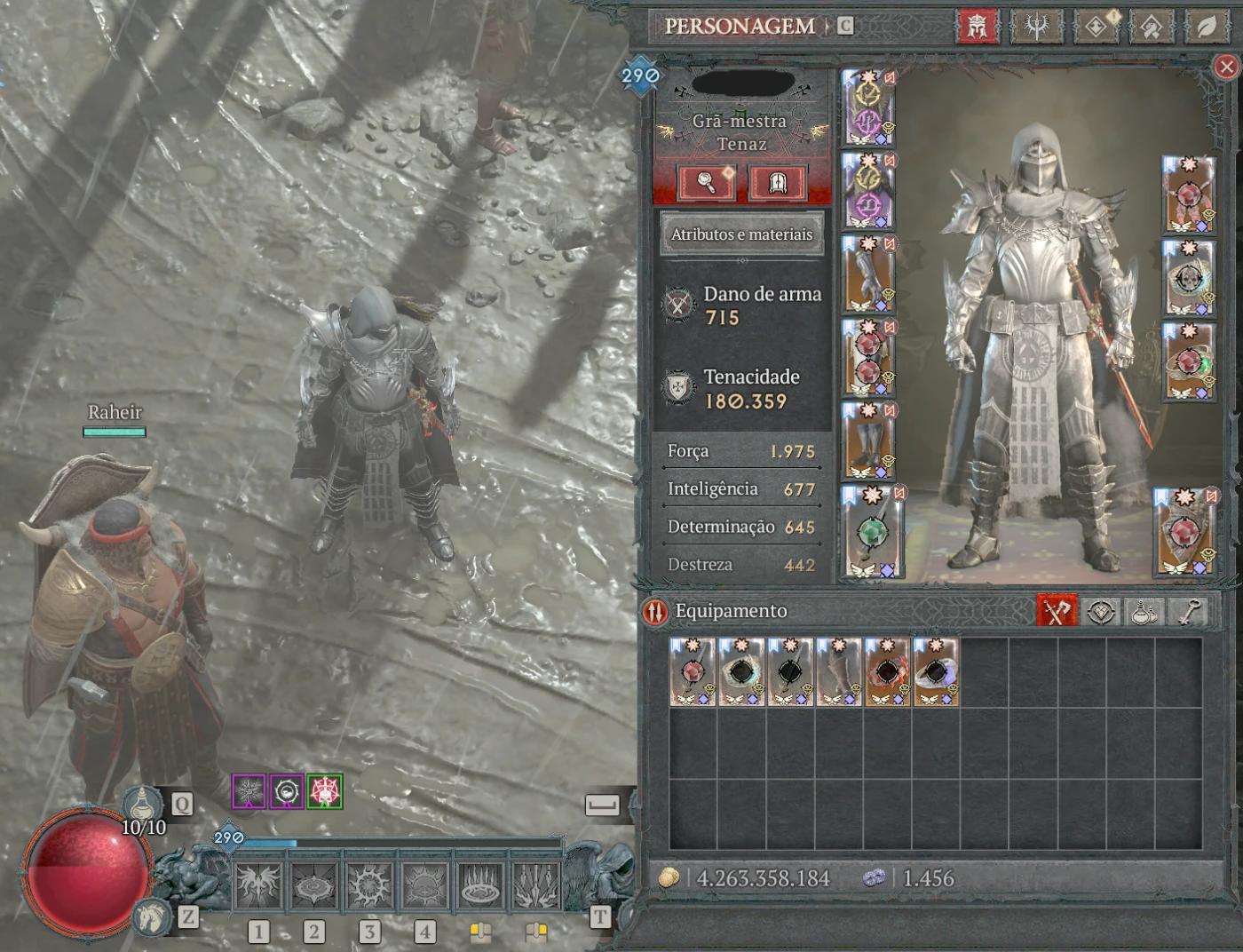Select the equipped gloves slot
Screen dimensions: 1243x952
click(x=868, y=275)
